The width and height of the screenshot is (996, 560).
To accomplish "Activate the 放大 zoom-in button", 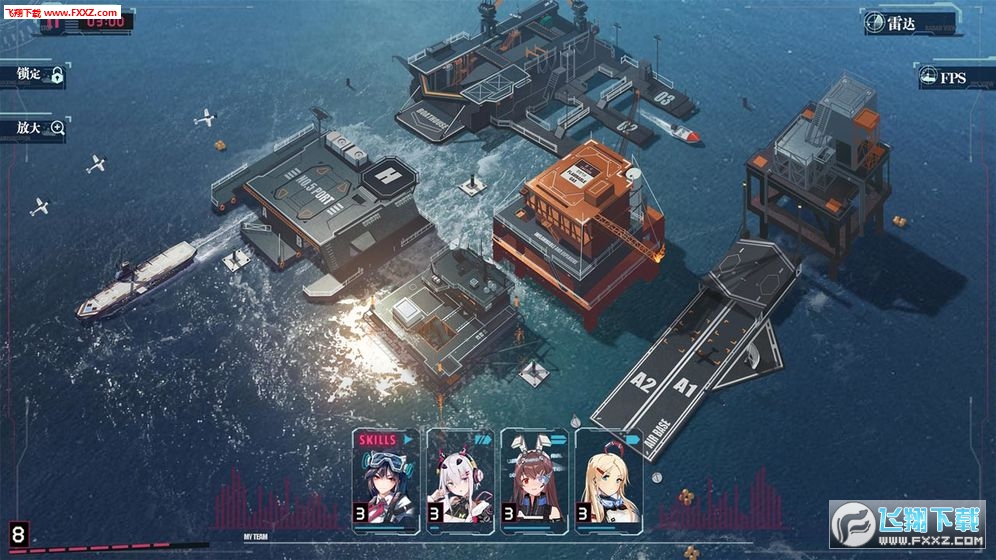I will [x=40, y=128].
